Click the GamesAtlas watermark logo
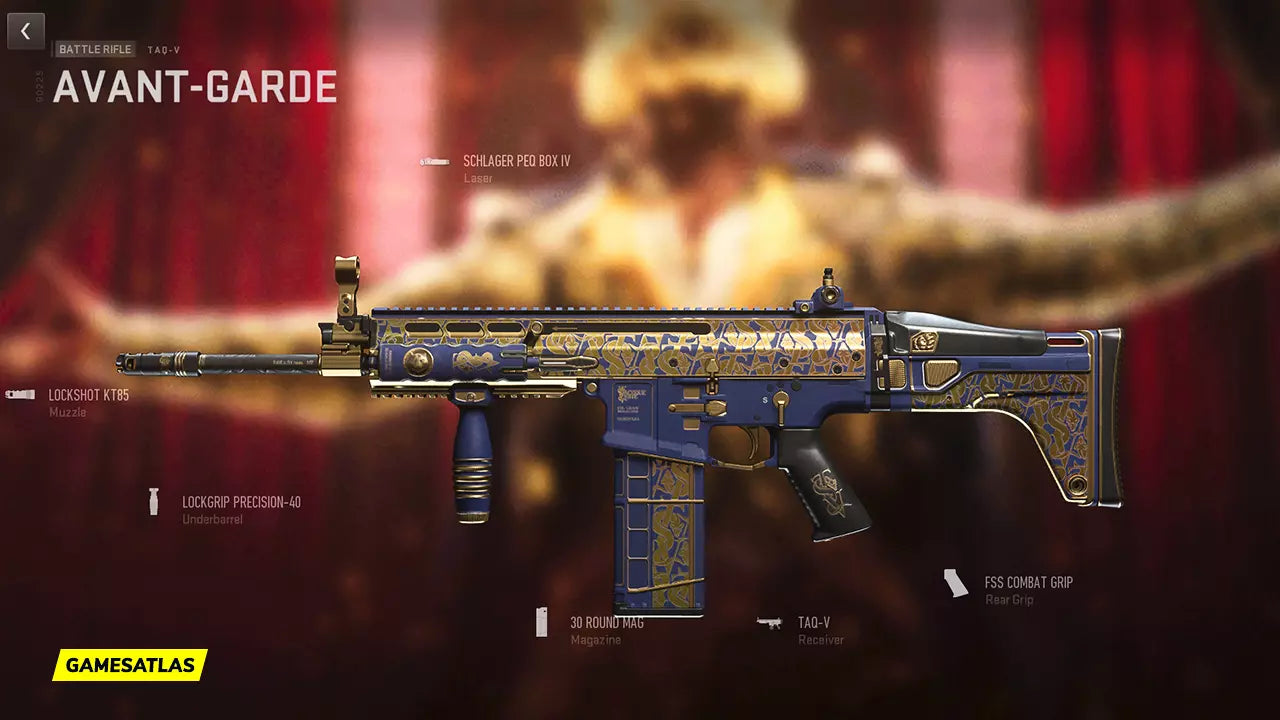Screen dimensions: 1280x720 [x=130, y=665]
